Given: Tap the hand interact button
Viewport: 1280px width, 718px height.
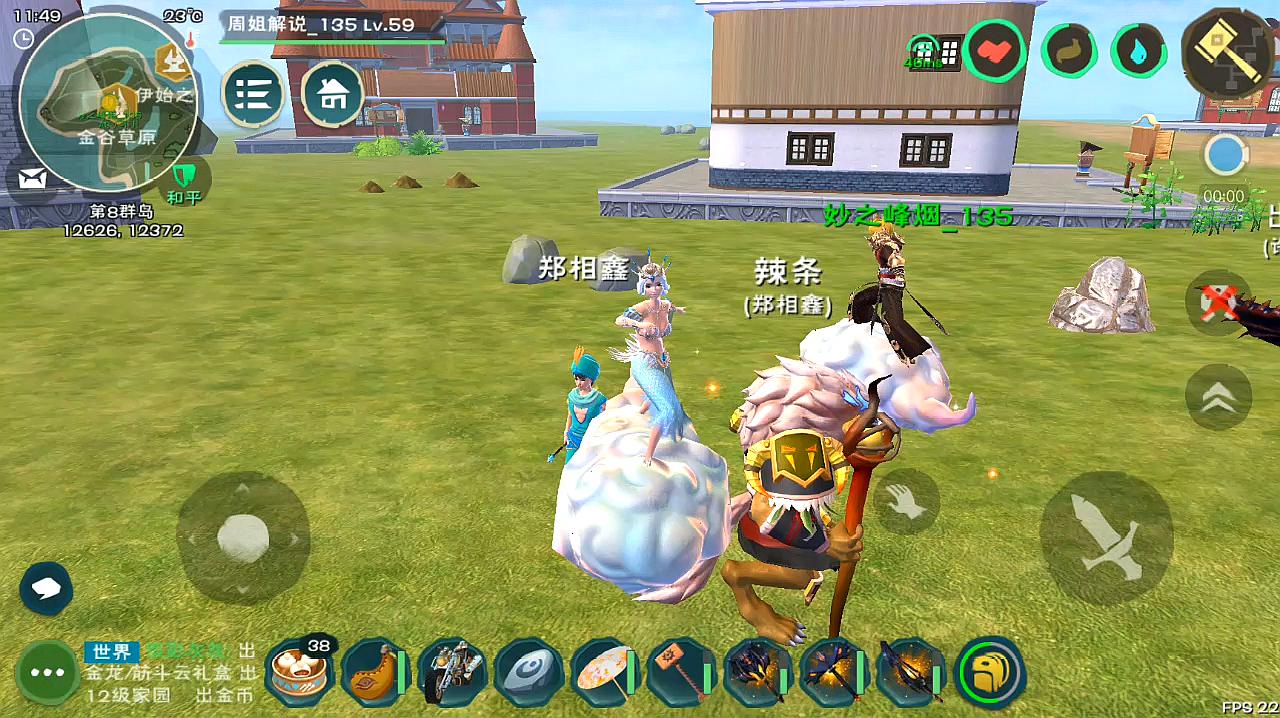Looking at the screenshot, I should (906, 502).
